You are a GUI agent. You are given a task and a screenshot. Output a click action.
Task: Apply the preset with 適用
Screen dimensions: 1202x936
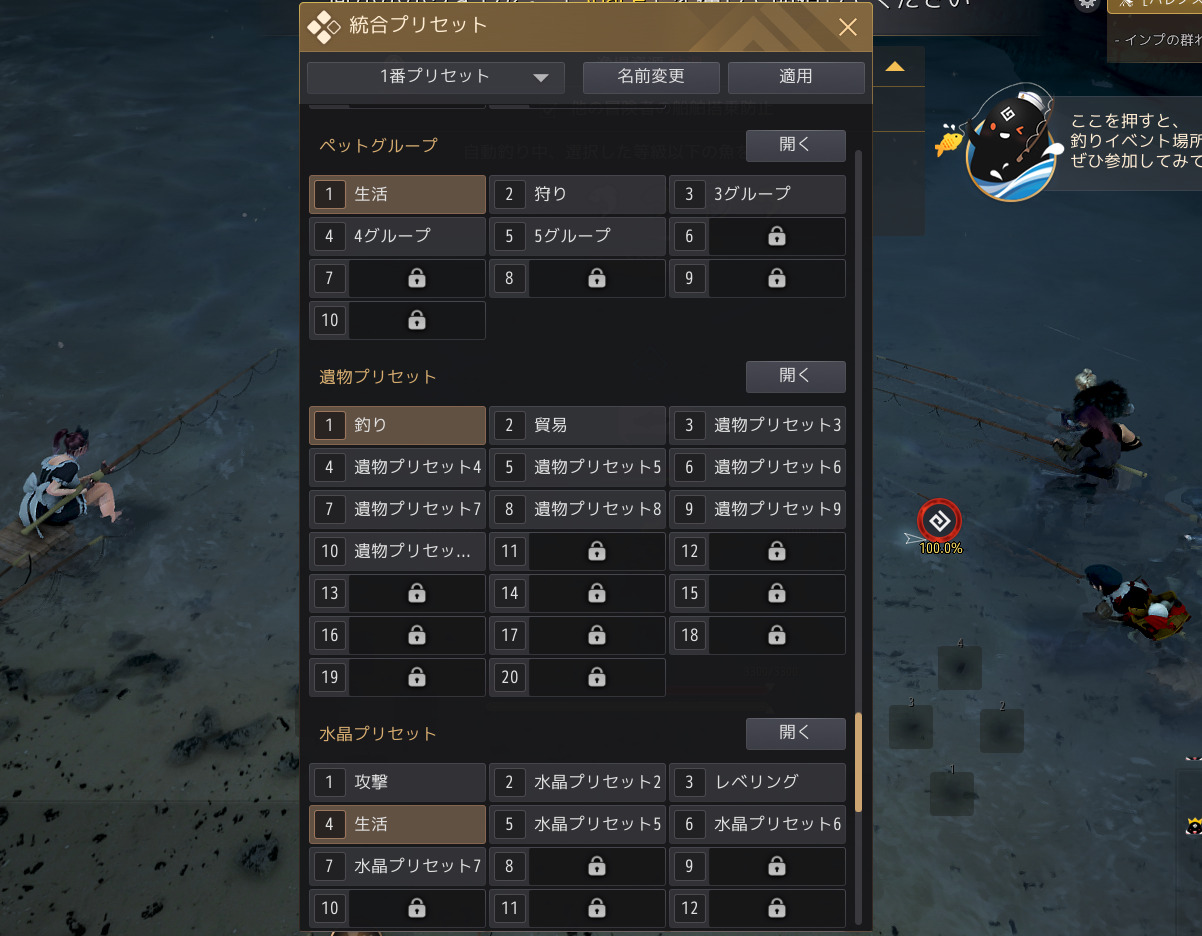click(x=796, y=77)
